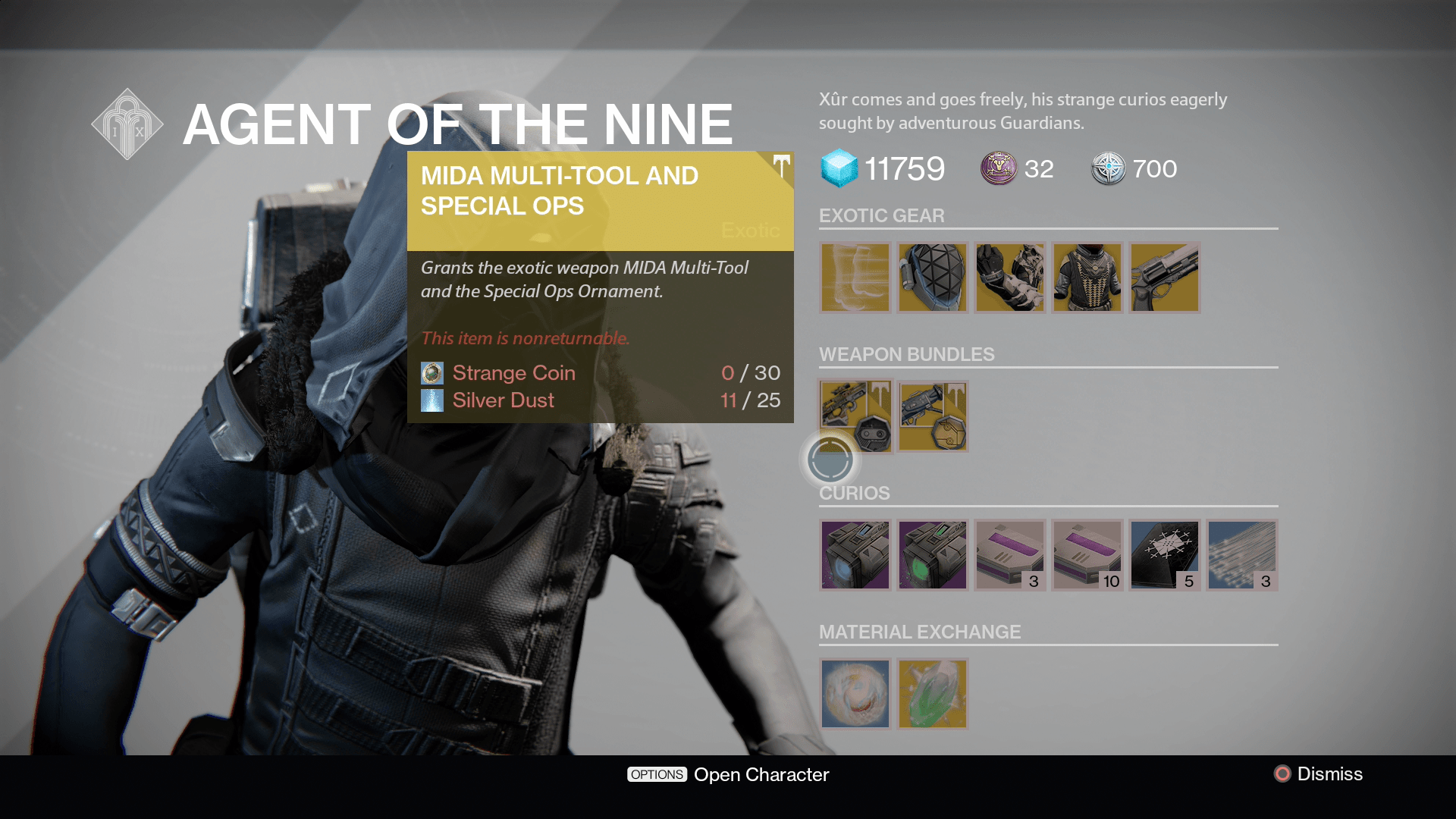Image resolution: width=1456 pixels, height=819 pixels.
Task: View the exotic chest armor item
Action: pyautogui.click(x=1087, y=278)
